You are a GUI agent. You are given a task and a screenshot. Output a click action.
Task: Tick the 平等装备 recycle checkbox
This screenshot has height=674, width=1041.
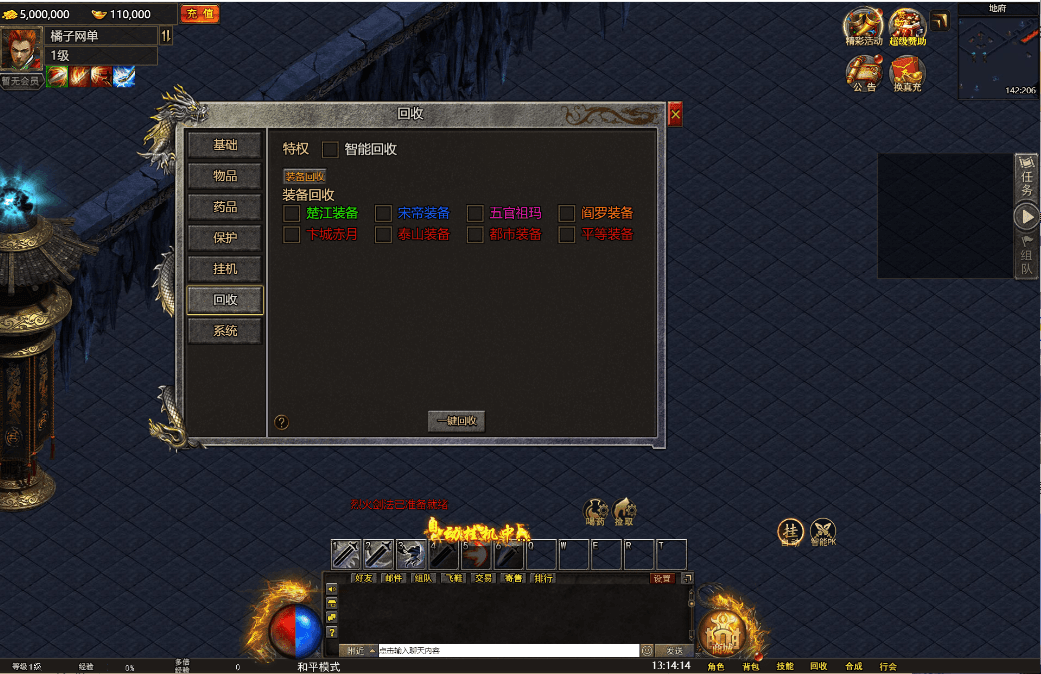(567, 235)
